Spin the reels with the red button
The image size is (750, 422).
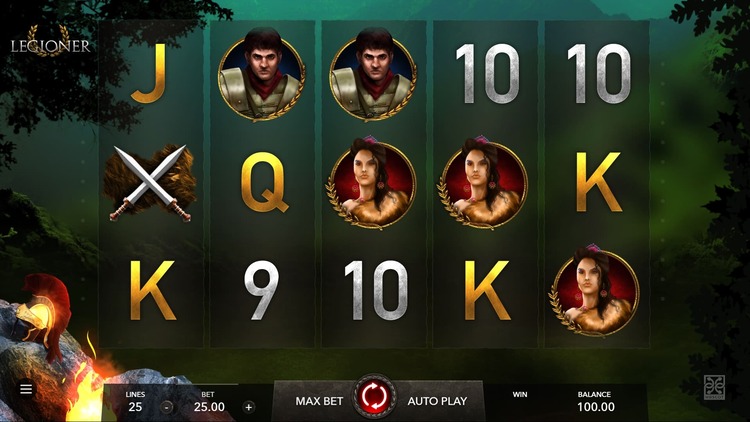point(375,398)
